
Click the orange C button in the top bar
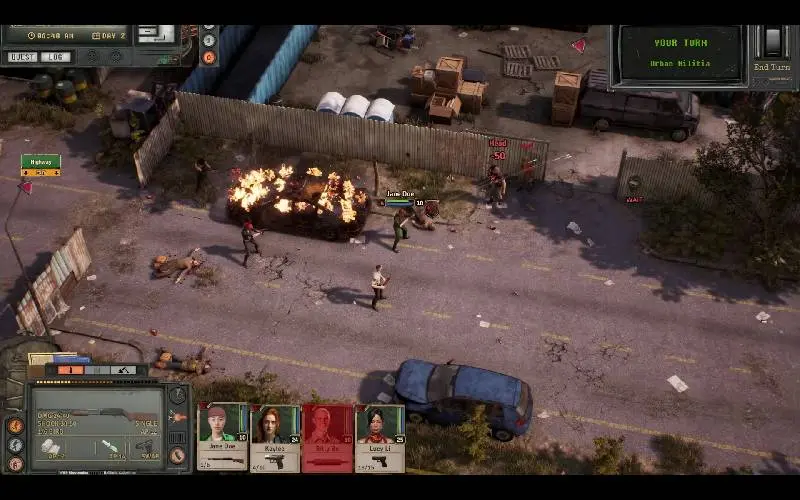[x=209, y=57]
